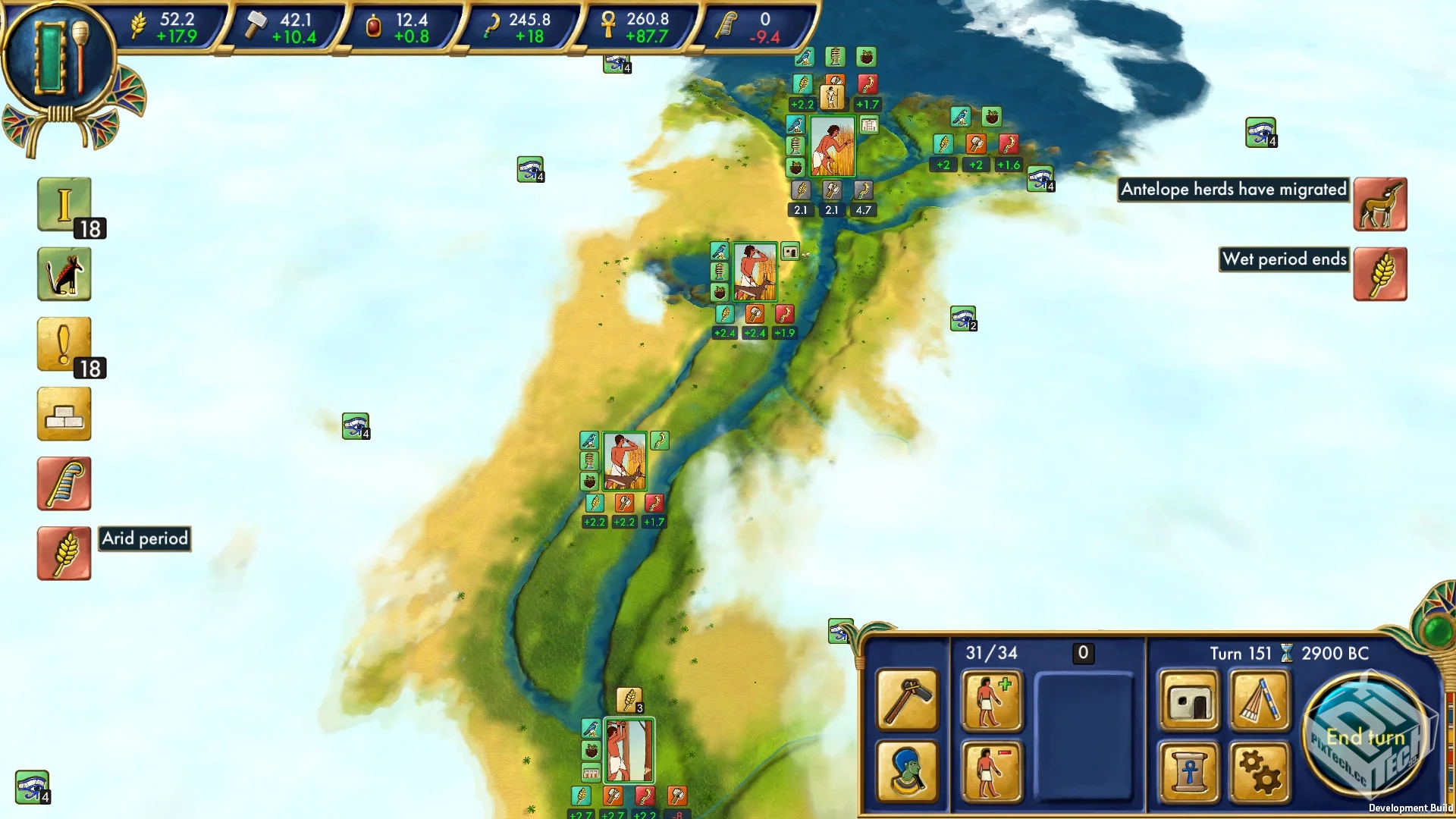The height and width of the screenshot is (819, 1456).
Task: Click the green obelisk icon showing 18
Action: 64,206
